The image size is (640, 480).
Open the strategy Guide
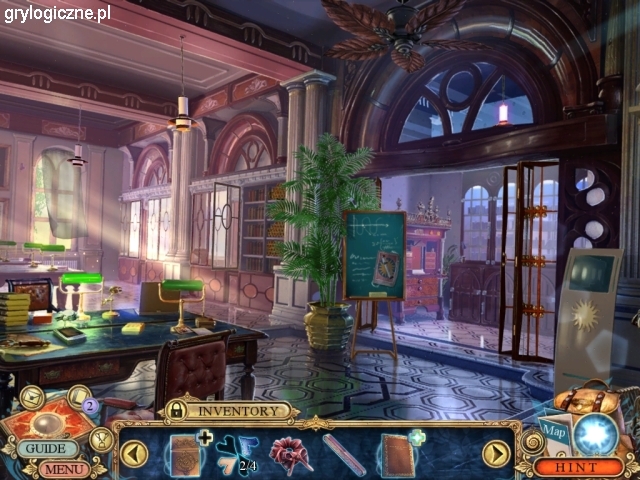46,449
